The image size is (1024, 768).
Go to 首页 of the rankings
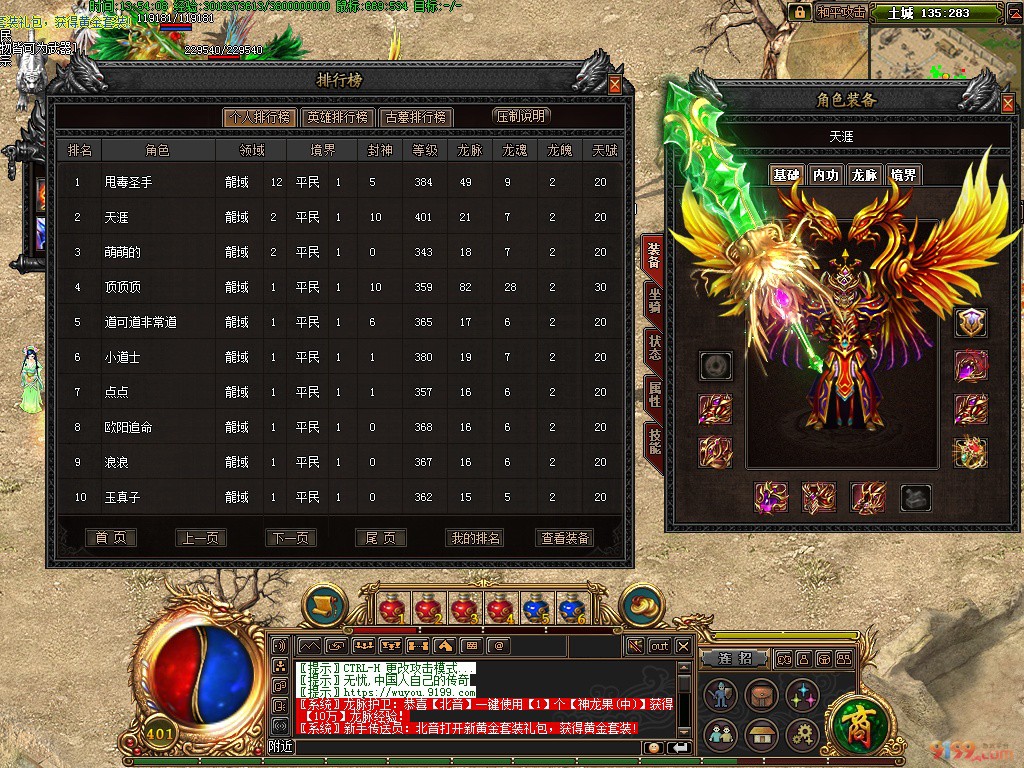click(110, 538)
